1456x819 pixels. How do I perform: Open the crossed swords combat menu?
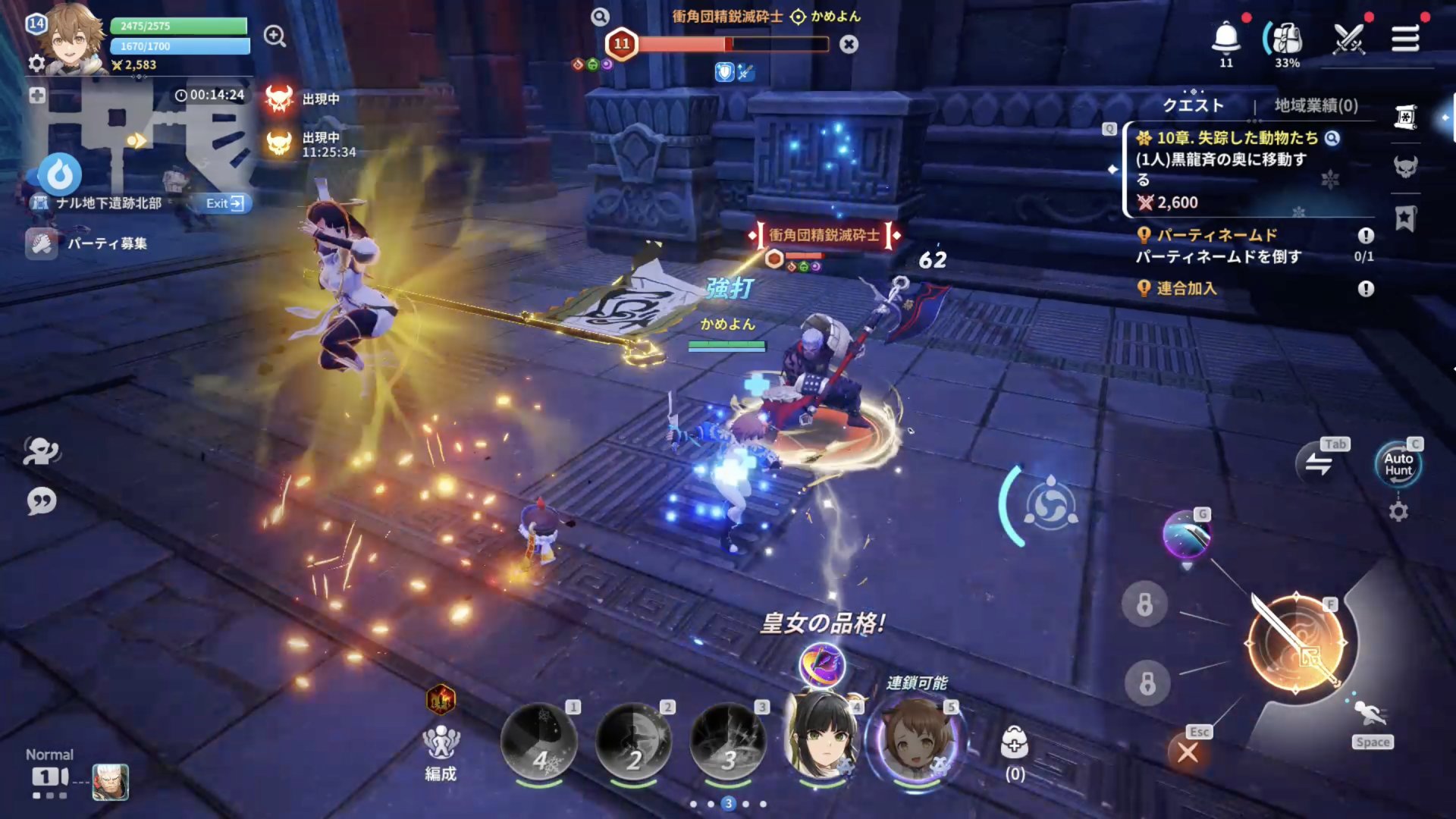click(x=1349, y=39)
